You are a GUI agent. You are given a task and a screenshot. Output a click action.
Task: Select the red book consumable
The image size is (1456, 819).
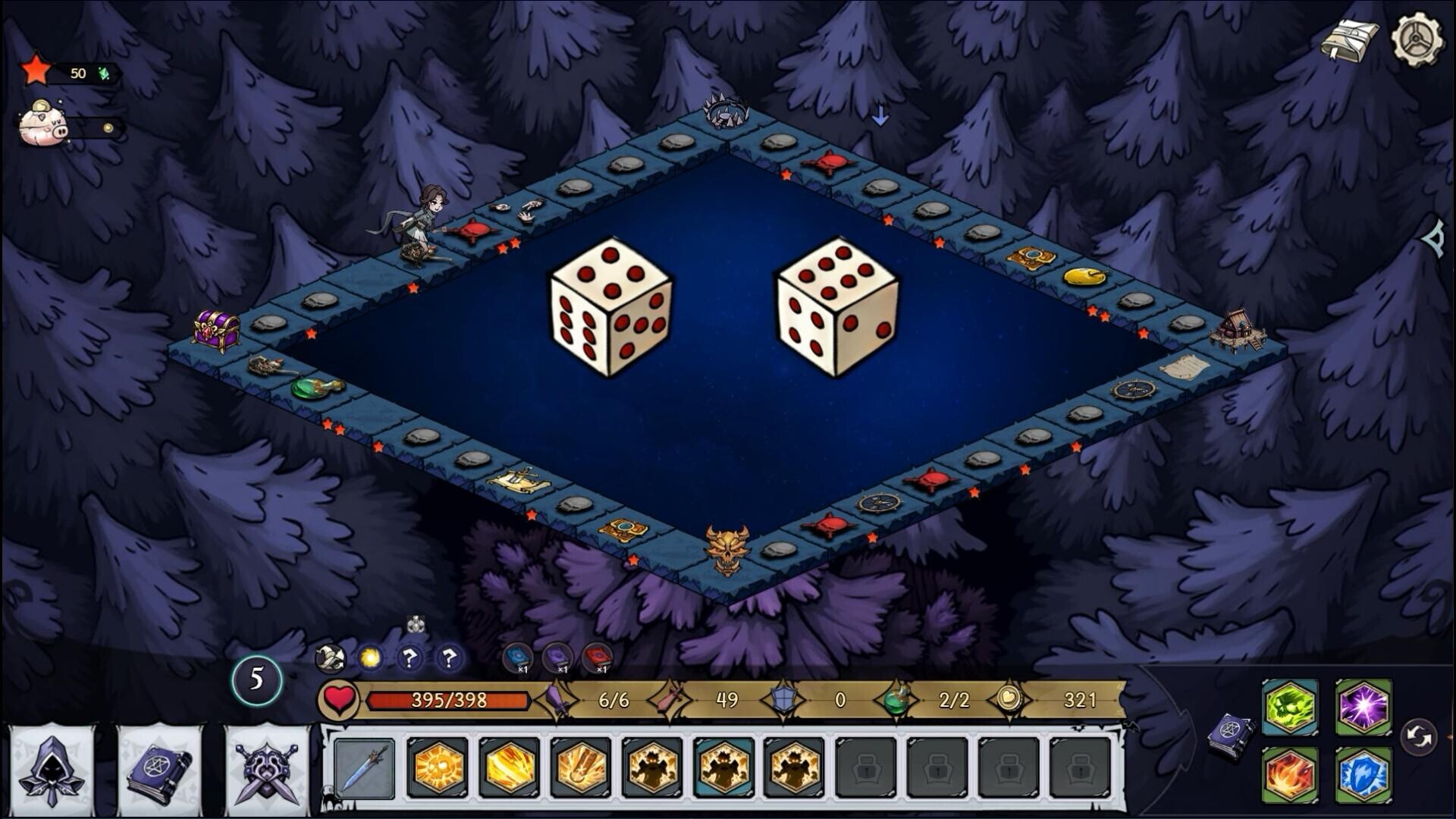(597, 657)
